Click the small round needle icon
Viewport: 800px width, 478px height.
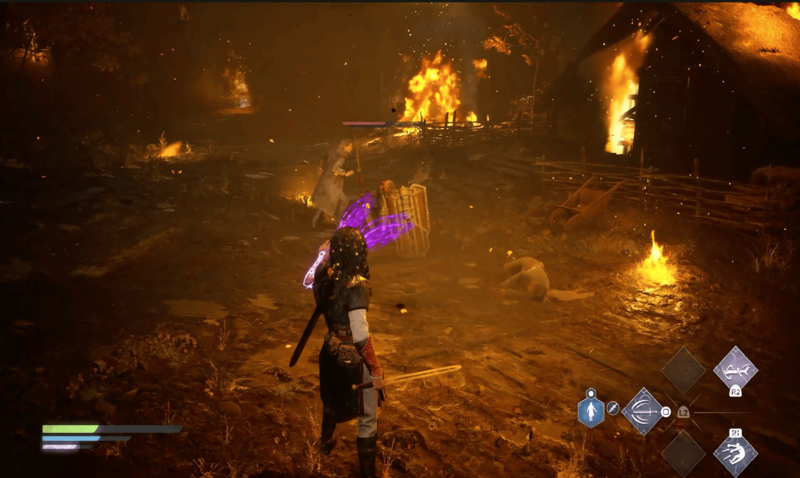coord(613,410)
